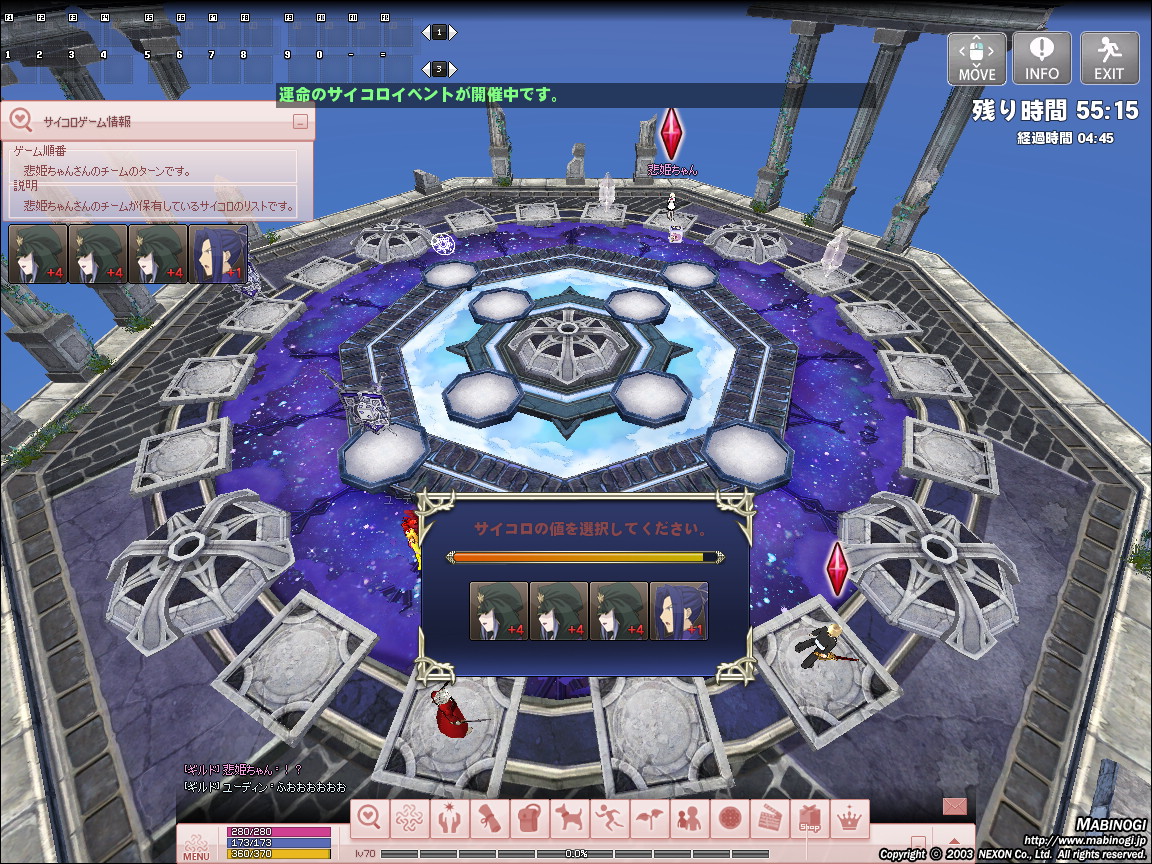Select the crown toolbar icon
The height and width of the screenshot is (864, 1152).
point(849,819)
